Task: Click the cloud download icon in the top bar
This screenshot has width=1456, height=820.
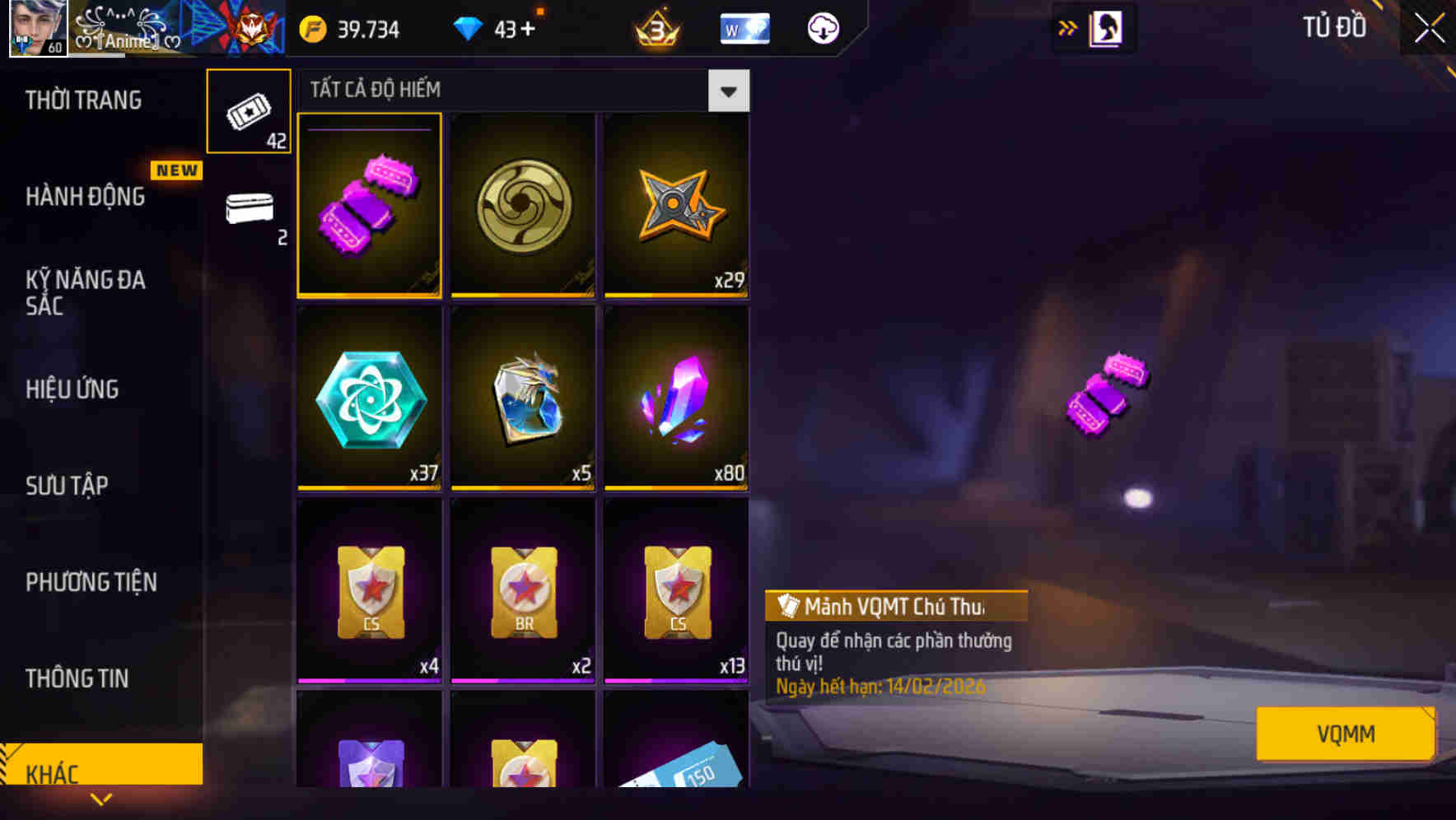Action: pyautogui.click(x=821, y=29)
